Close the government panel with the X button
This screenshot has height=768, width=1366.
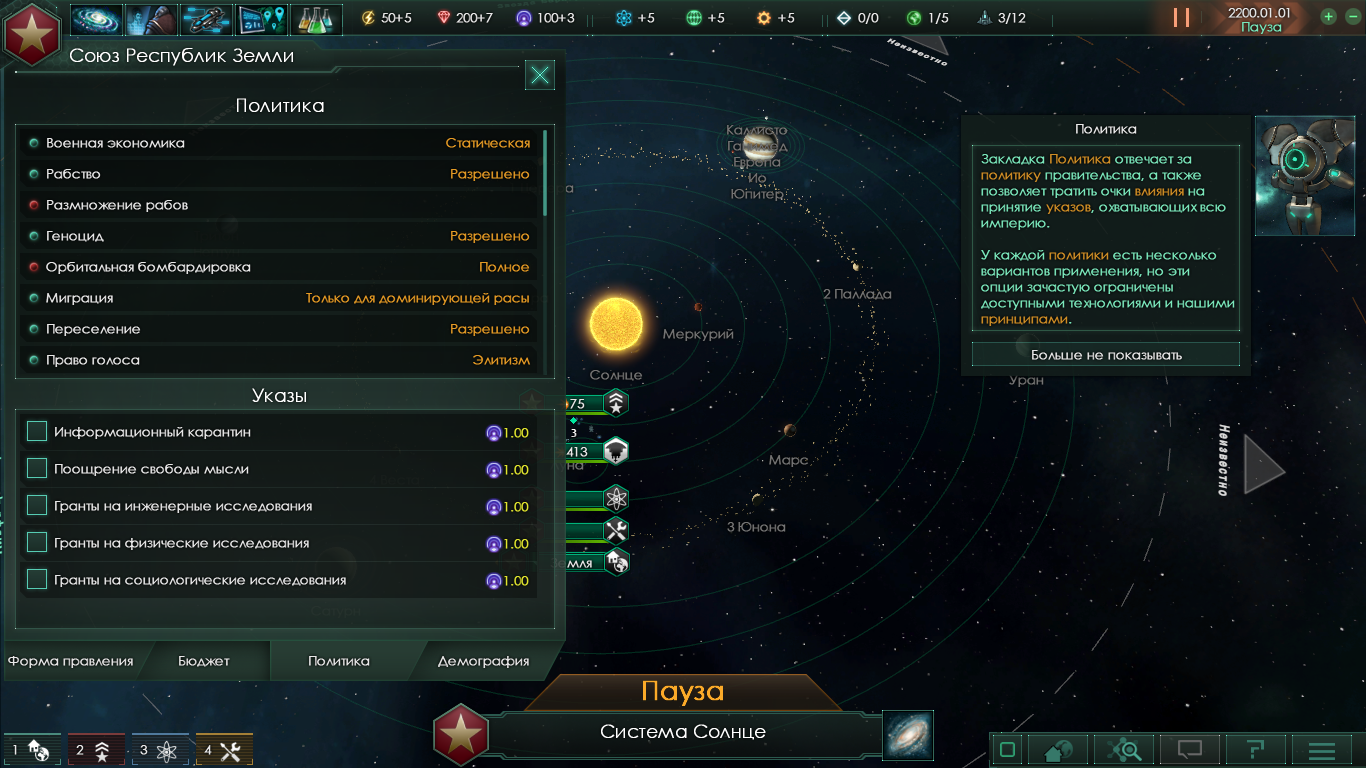pyautogui.click(x=540, y=74)
